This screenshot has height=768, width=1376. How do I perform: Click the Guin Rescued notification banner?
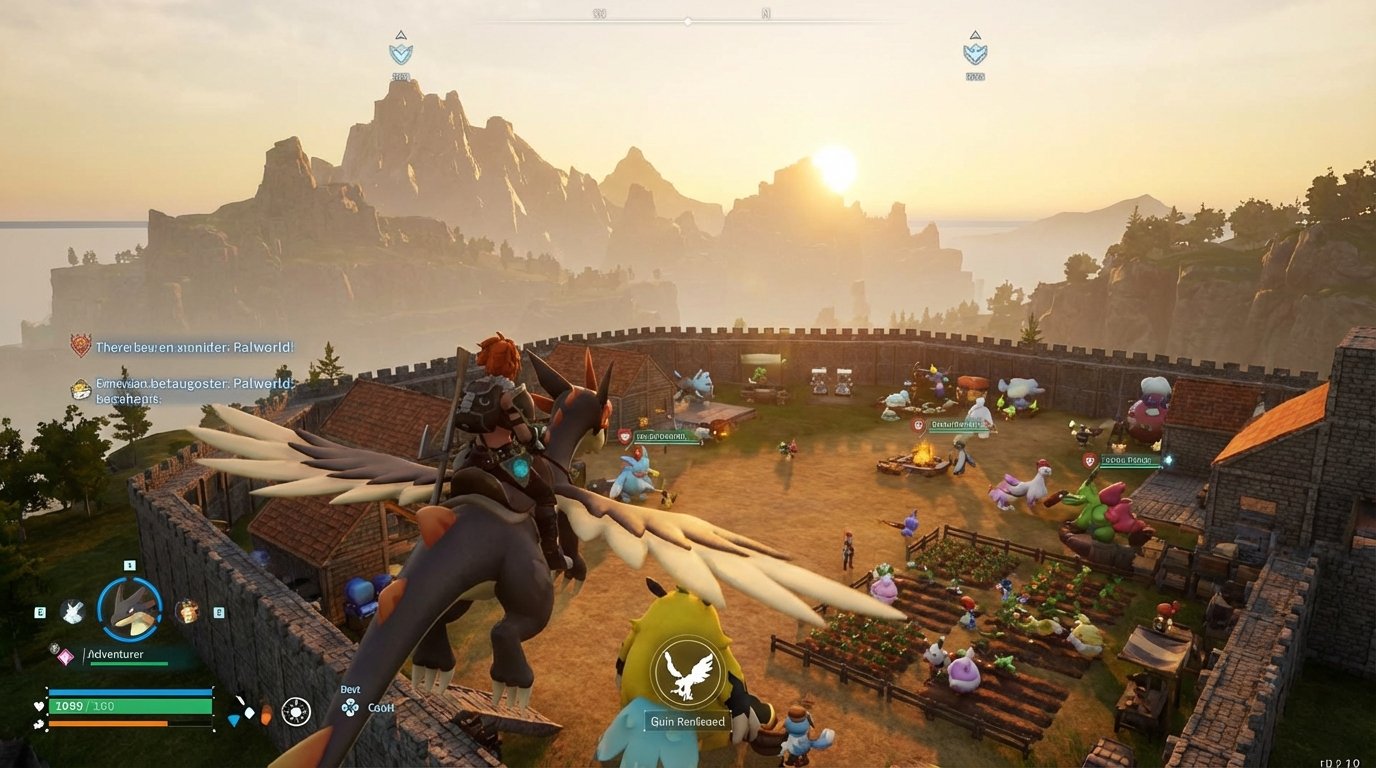pos(689,721)
